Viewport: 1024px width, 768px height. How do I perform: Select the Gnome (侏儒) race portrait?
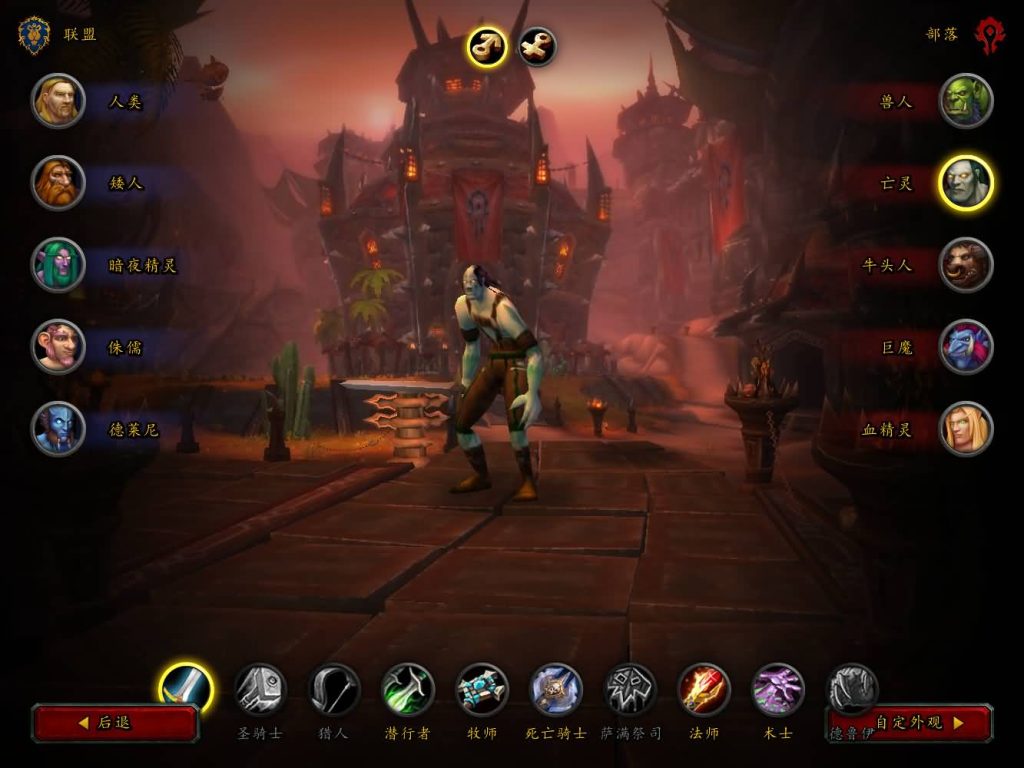(x=58, y=347)
